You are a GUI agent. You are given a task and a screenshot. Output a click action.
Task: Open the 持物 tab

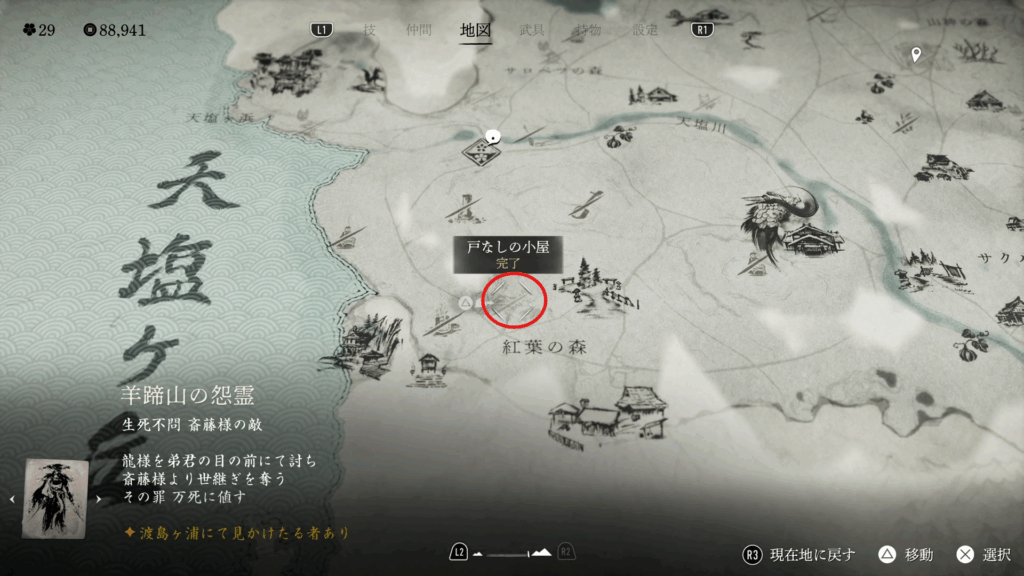point(589,30)
